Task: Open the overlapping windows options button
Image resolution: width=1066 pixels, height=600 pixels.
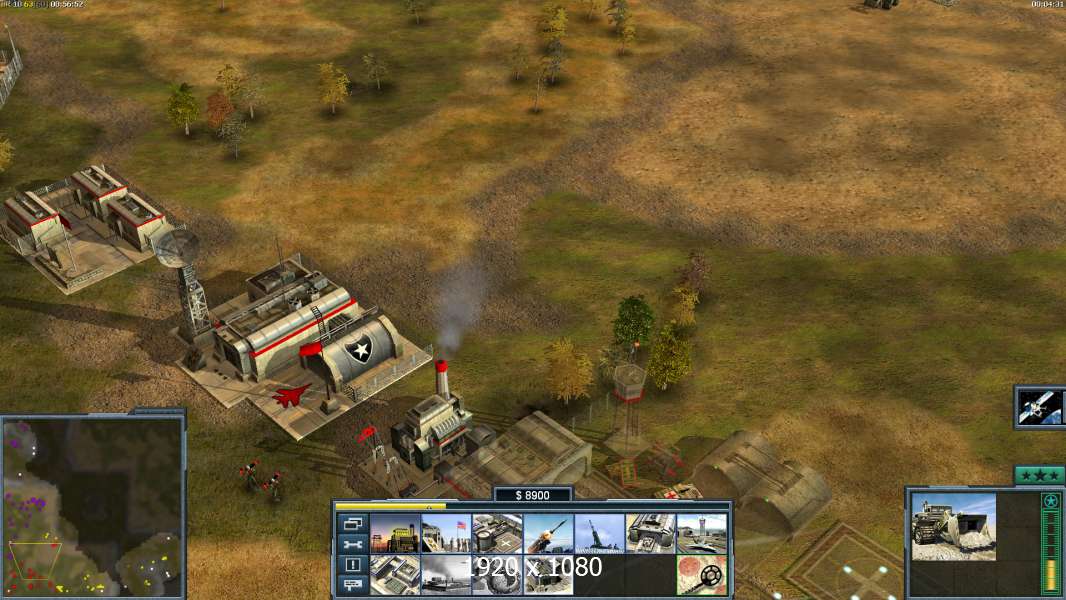Action: [353, 523]
